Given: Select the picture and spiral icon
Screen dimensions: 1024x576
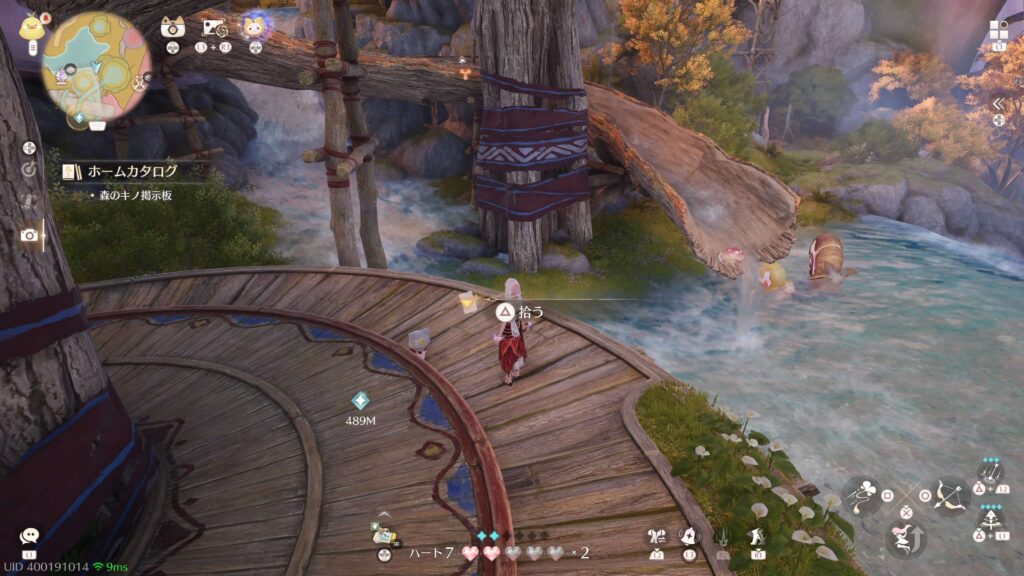Looking at the screenshot, I should (215, 27).
